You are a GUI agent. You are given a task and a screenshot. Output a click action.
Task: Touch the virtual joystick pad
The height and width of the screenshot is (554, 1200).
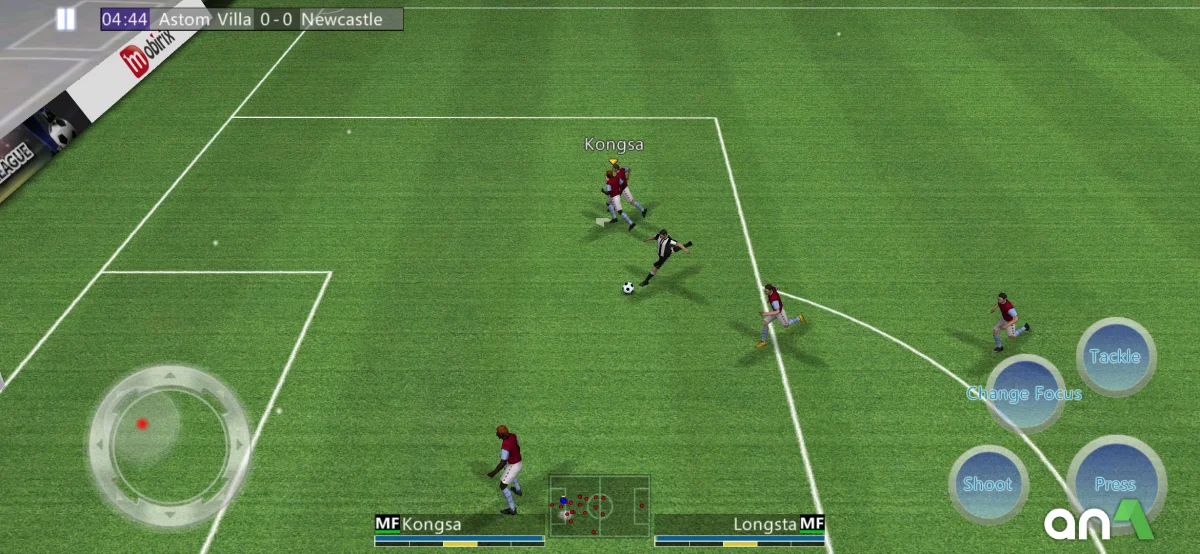point(168,443)
